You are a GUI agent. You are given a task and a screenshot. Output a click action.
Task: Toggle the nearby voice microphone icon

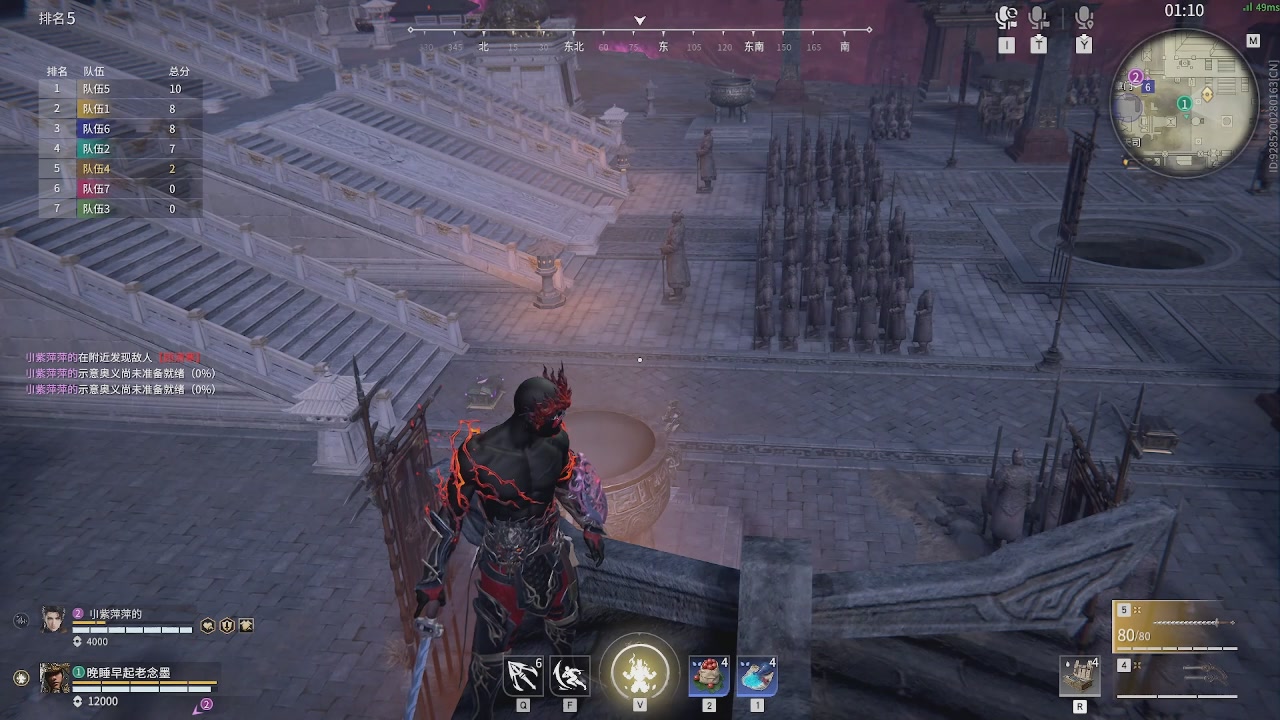coord(1083,18)
